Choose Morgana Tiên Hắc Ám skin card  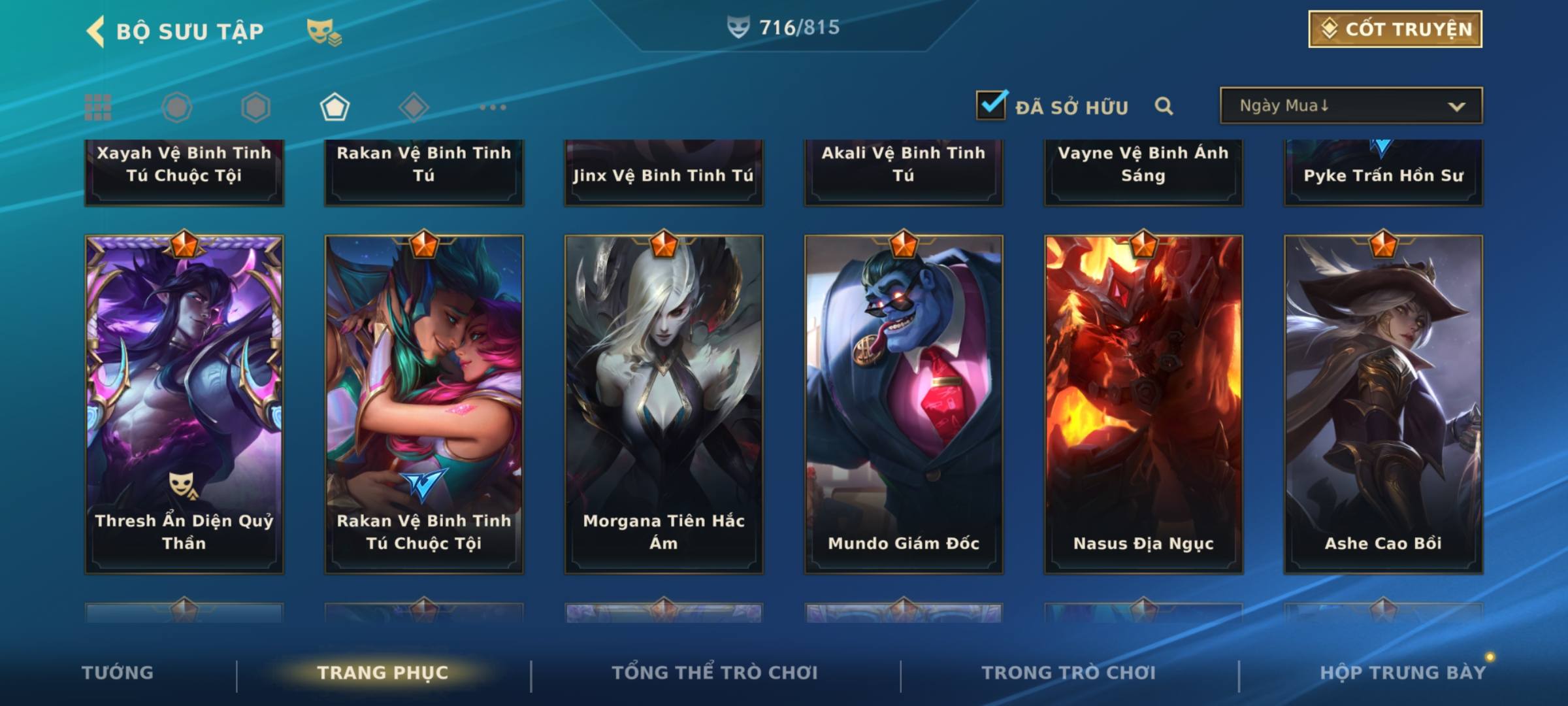pos(664,404)
